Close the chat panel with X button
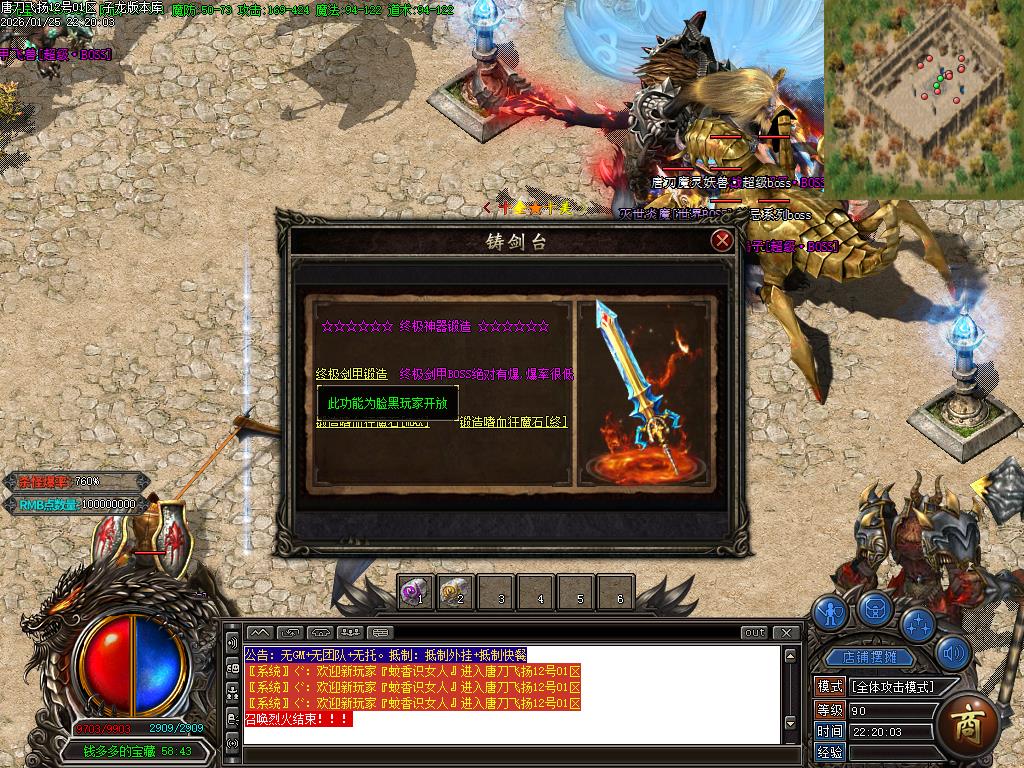 [x=787, y=632]
